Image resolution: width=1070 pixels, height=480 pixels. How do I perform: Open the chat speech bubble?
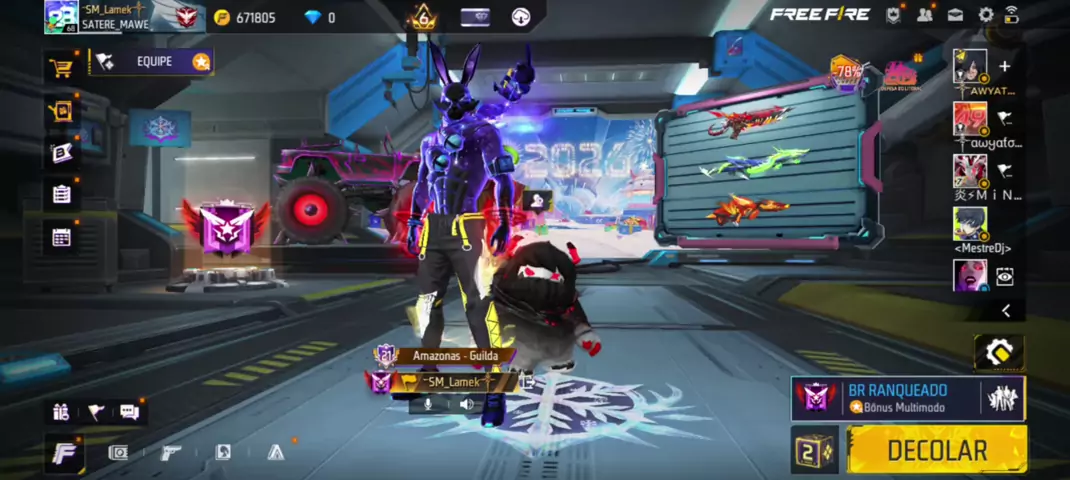(x=129, y=411)
